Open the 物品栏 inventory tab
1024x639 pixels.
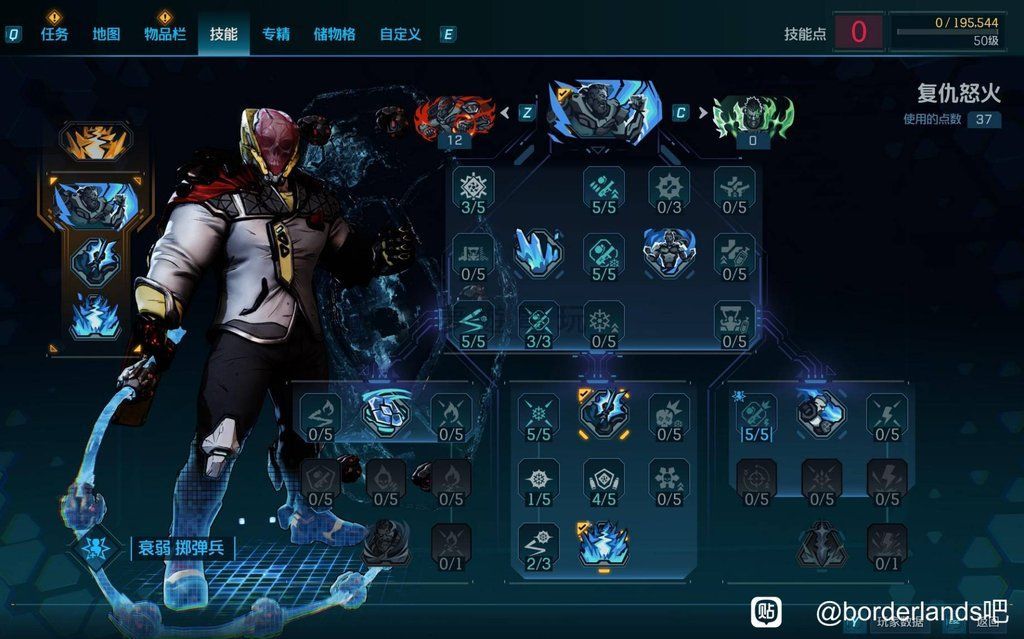(164, 34)
